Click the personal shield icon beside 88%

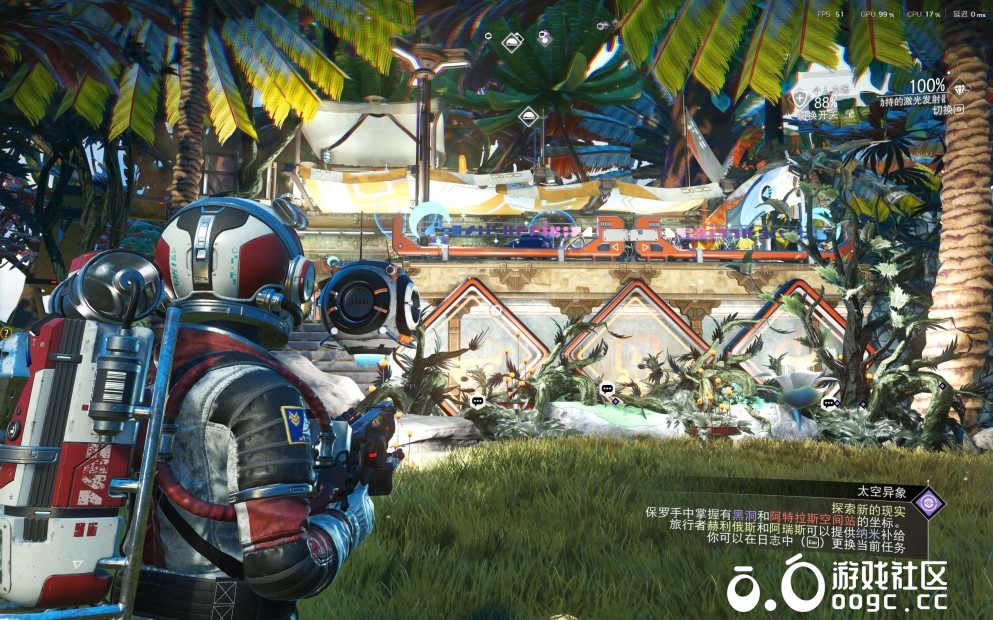coord(801,98)
